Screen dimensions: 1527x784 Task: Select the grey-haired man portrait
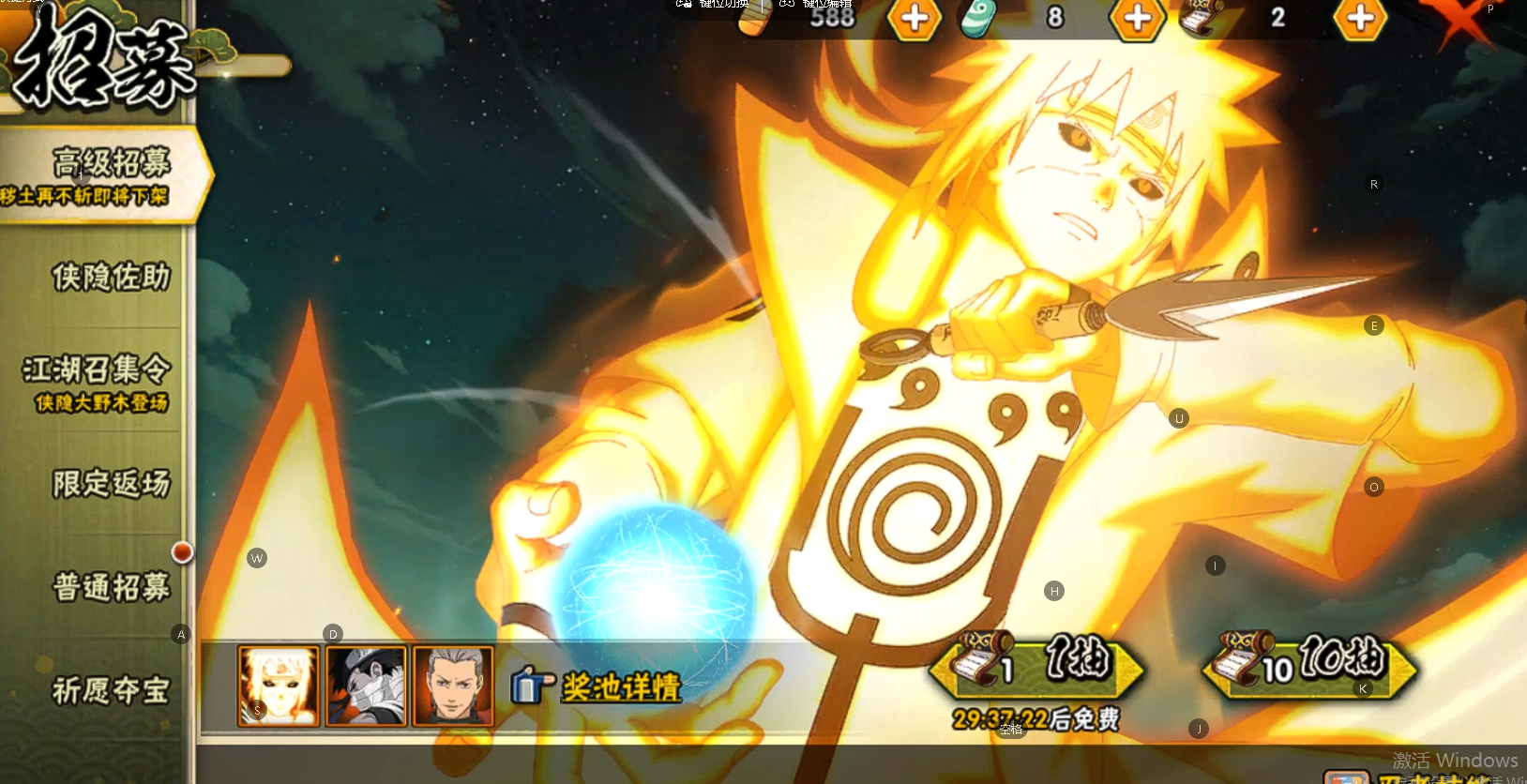[453, 686]
